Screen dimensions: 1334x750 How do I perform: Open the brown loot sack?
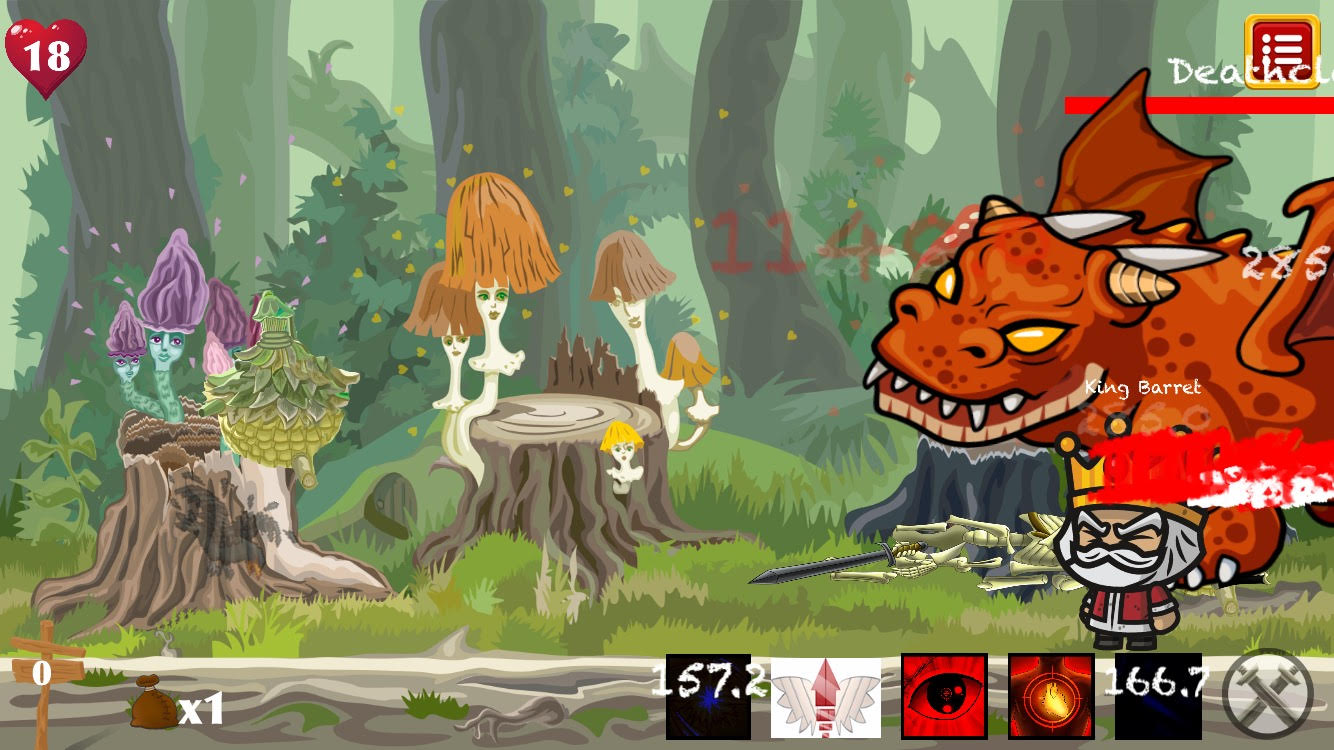(153, 706)
